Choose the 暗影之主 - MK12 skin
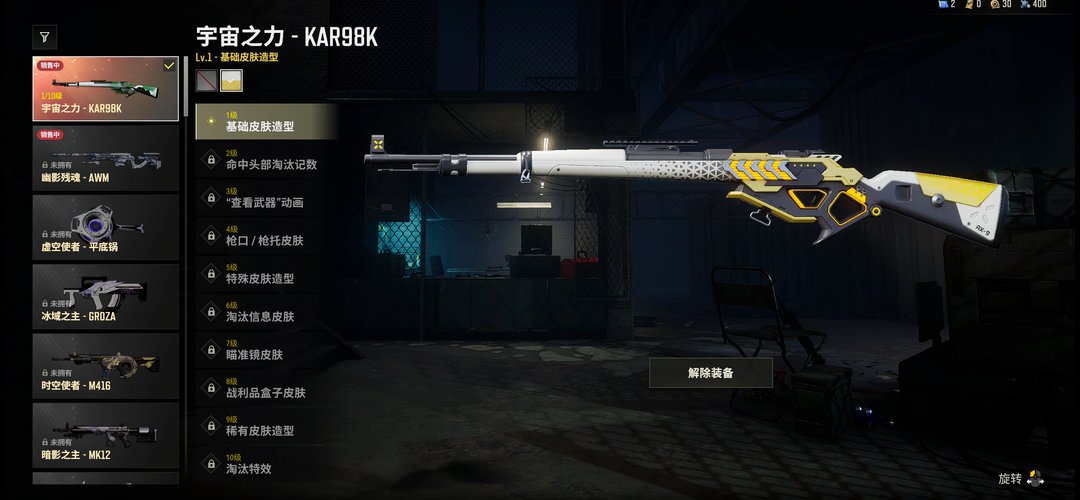This screenshot has height=500, width=1080. 105,436
